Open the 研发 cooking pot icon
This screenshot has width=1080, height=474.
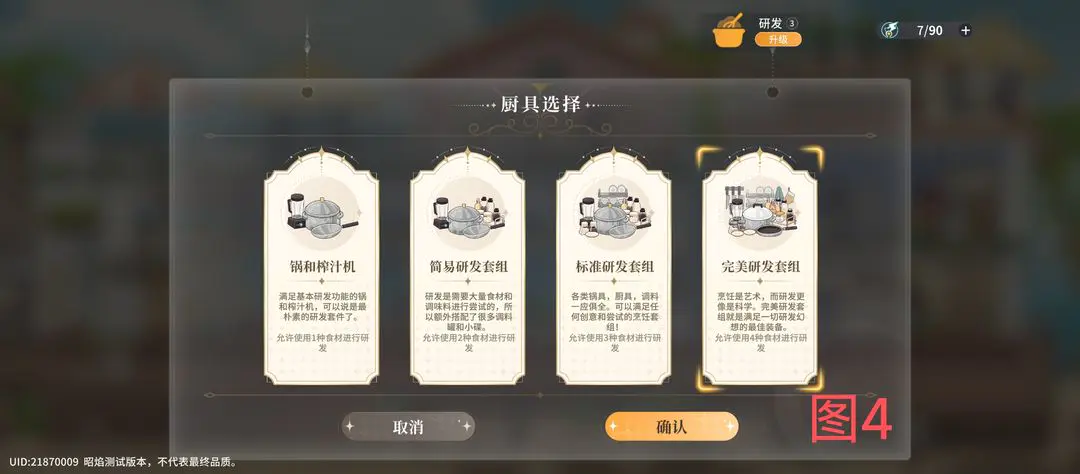(729, 31)
